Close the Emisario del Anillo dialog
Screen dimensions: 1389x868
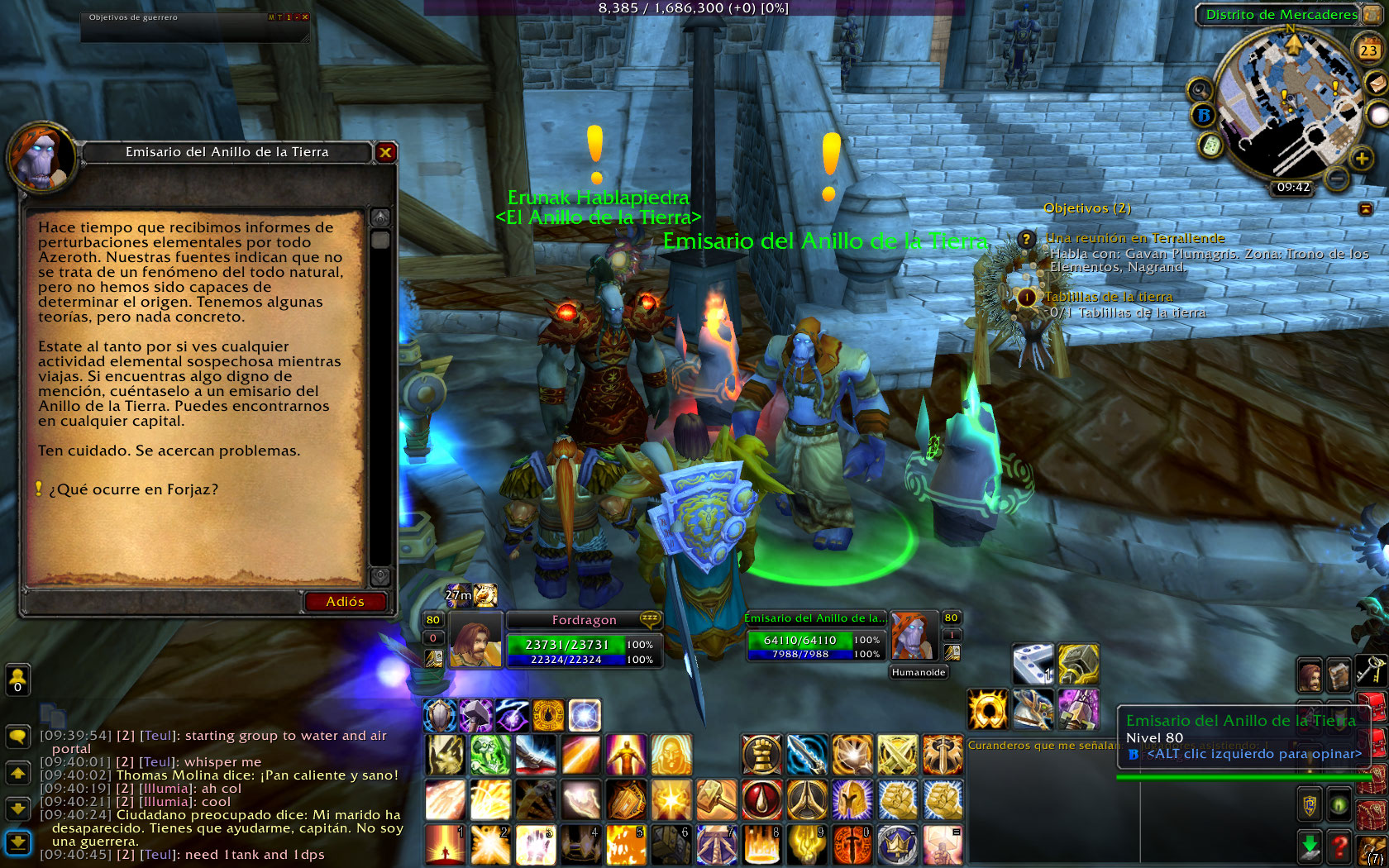(385, 152)
